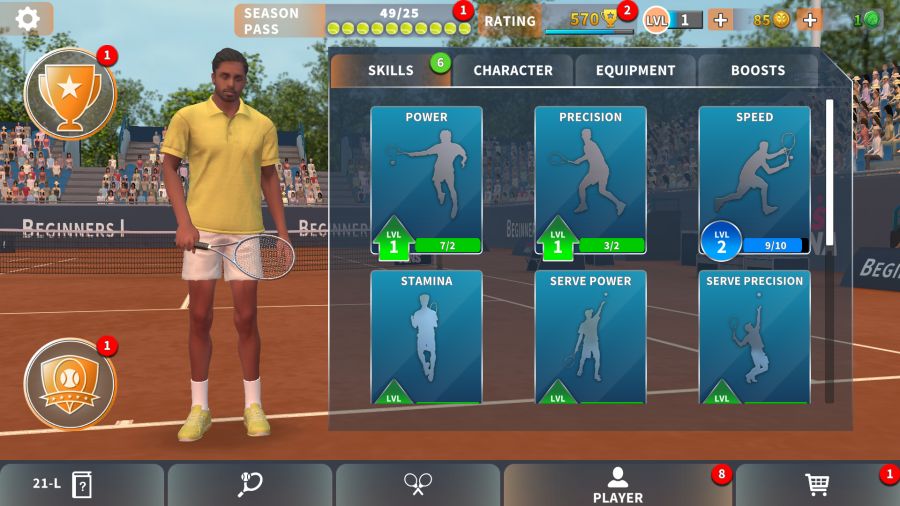
Task: Select the Serve Power skill card
Action: click(x=590, y=336)
